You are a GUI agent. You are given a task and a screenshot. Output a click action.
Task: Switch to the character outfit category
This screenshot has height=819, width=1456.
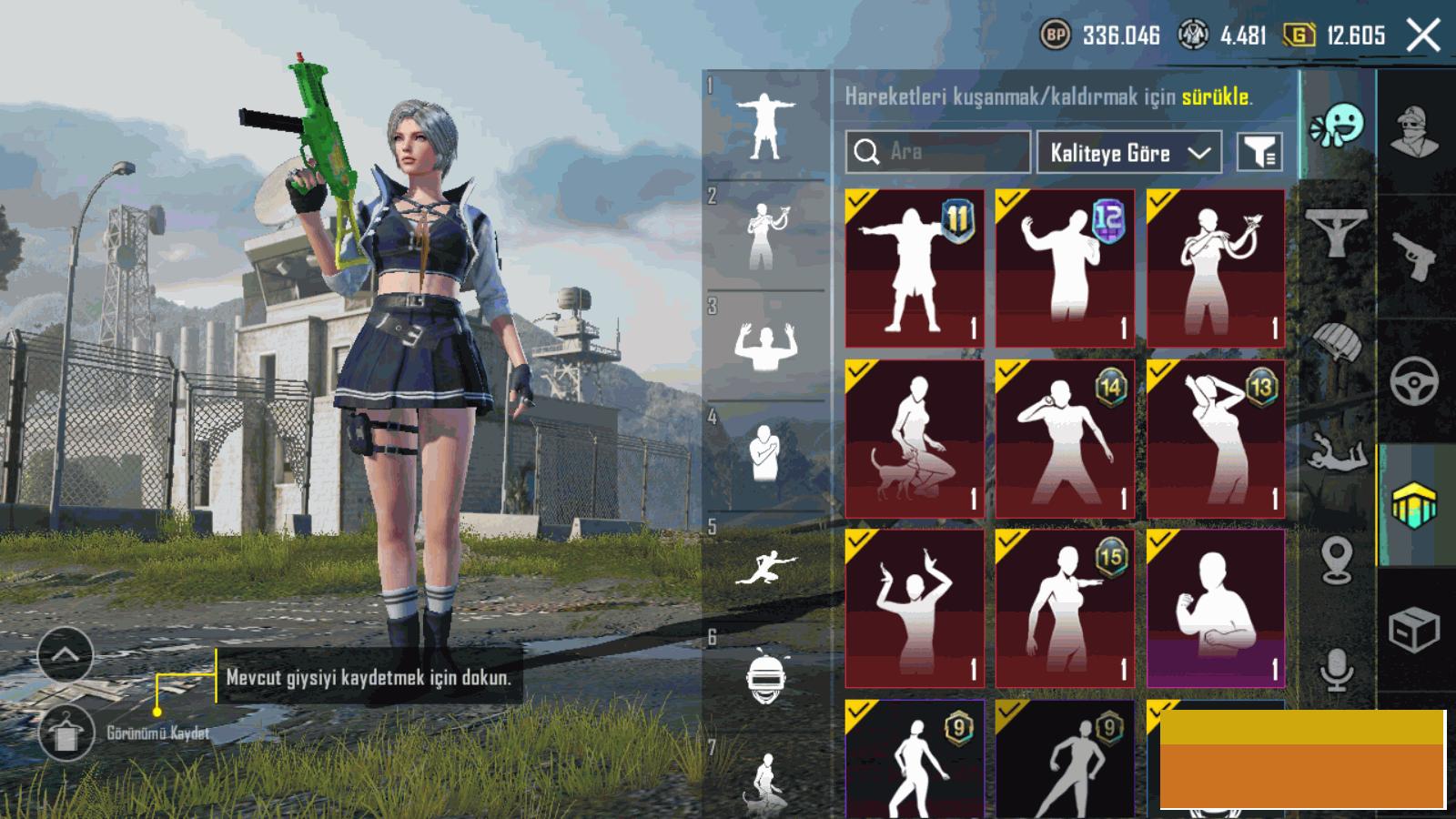pos(1415,132)
